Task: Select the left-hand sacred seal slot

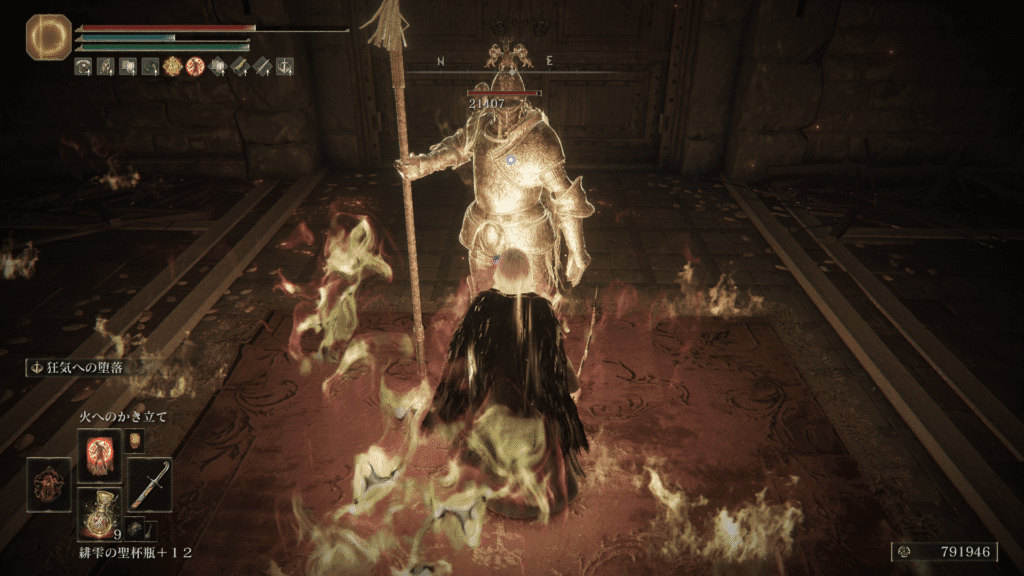Action: click(48, 485)
